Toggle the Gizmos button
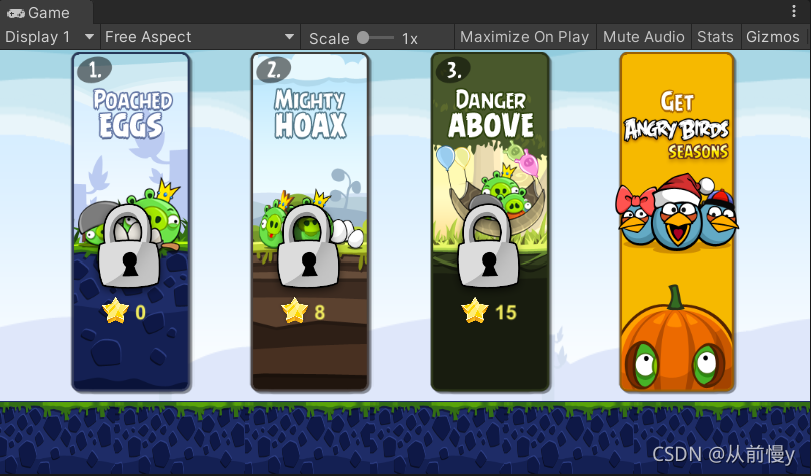811x476 pixels. pyautogui.click(x=772, y=37)
